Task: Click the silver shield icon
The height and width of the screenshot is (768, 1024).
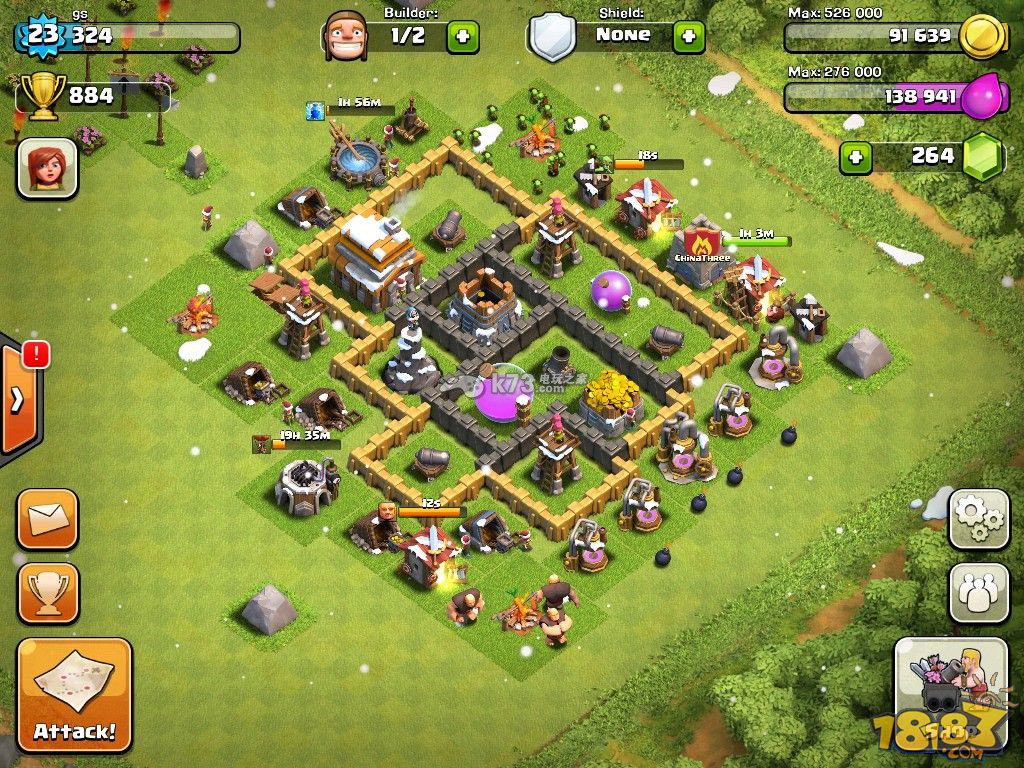Action: tap(552, 37)
